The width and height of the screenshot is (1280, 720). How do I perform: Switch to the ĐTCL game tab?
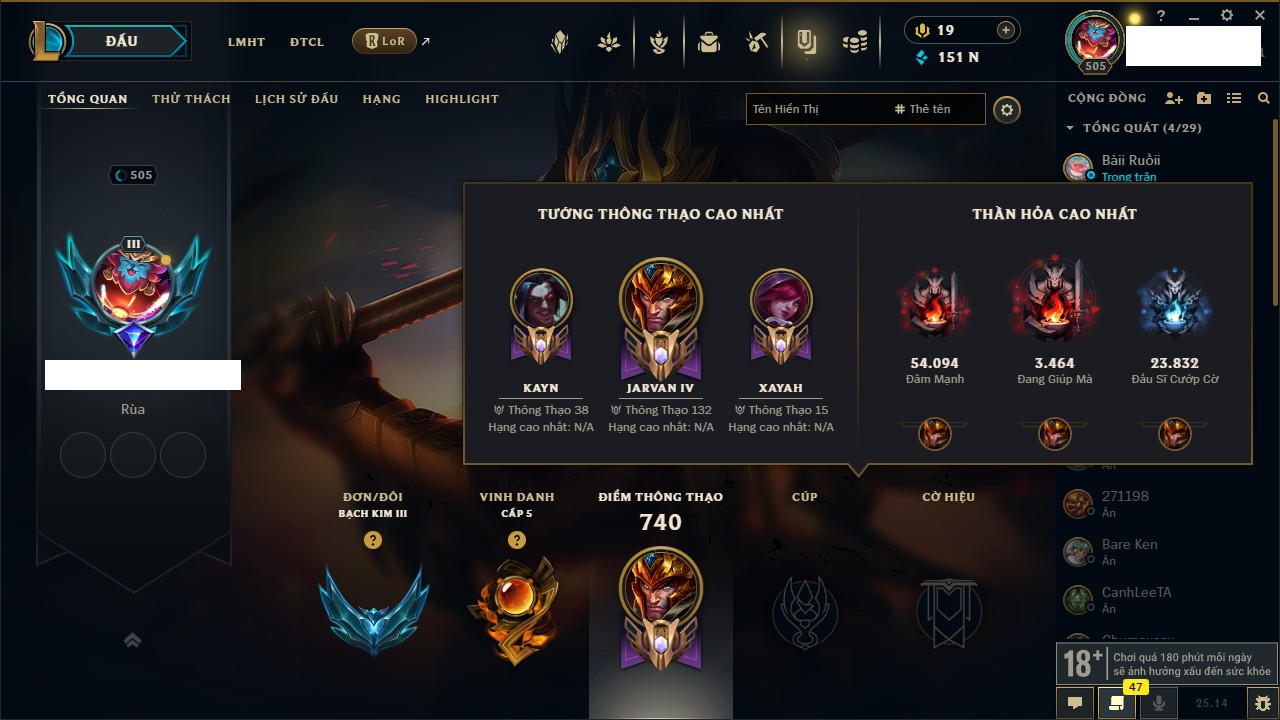307,42
